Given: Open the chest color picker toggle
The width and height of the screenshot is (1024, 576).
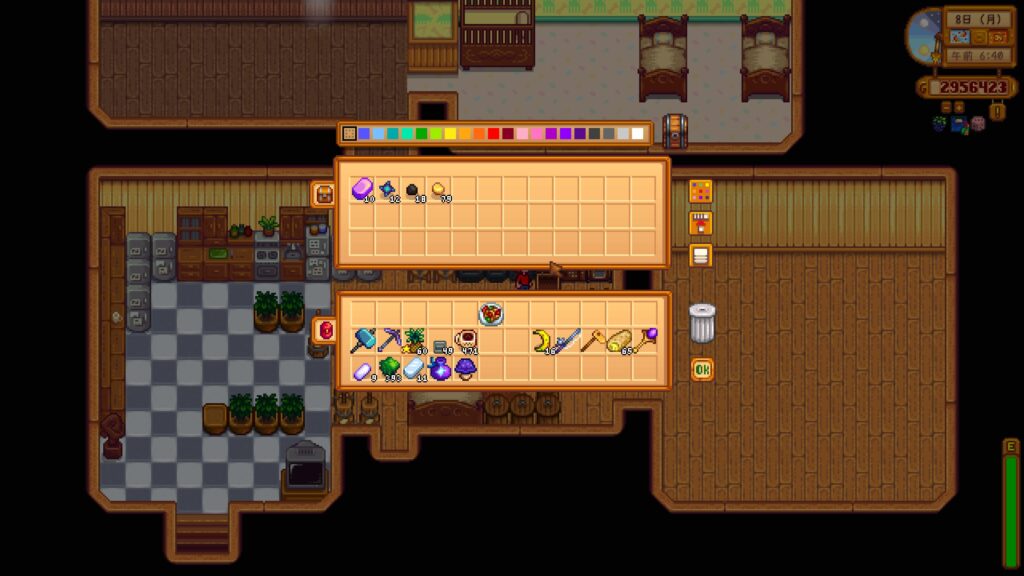Looking at the screenshot, I should point(701,191).
